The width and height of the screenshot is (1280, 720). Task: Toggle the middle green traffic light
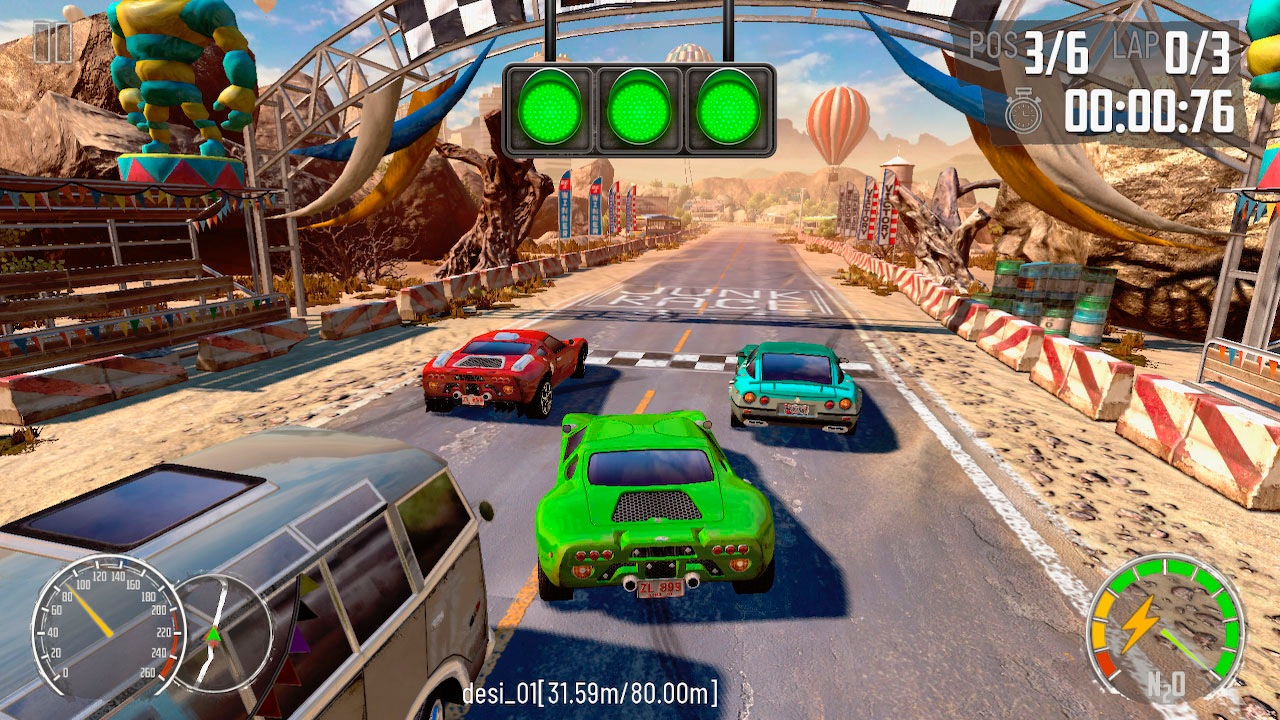click(x=640, y=110)
